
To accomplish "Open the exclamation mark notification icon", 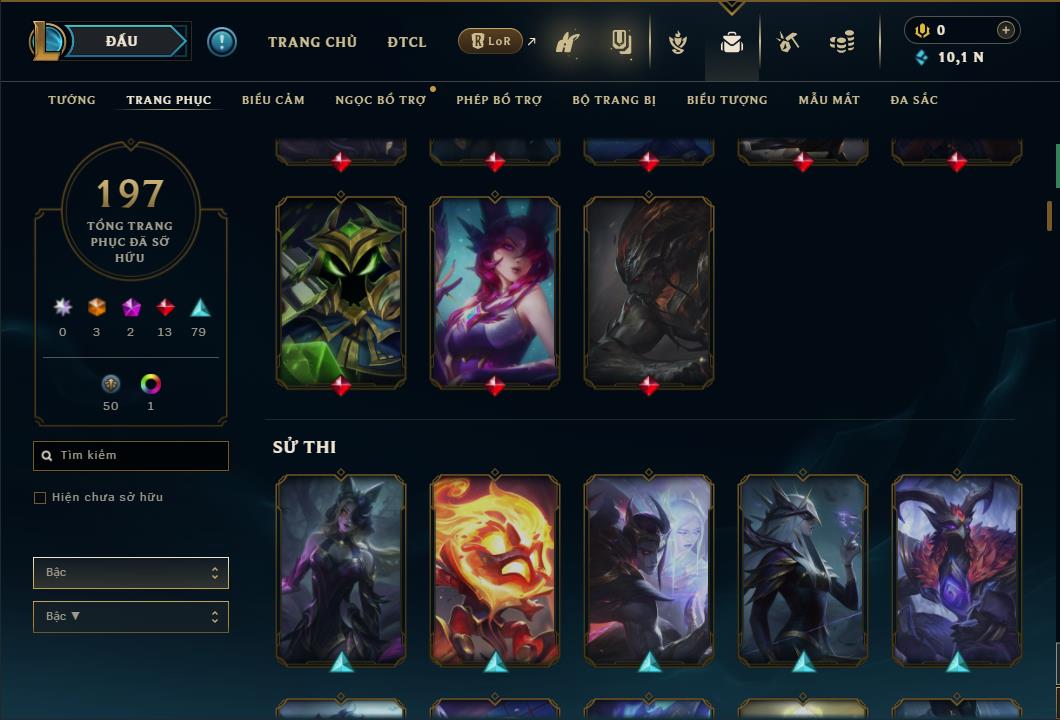I will click(222, 42).
